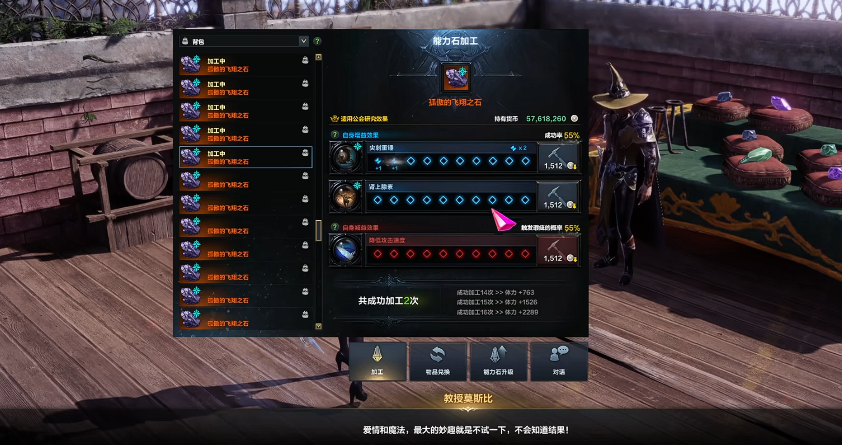Screen dimensions: 842x445
Task: Show help for the reduction effect section
Action: (x=335, y=228)
